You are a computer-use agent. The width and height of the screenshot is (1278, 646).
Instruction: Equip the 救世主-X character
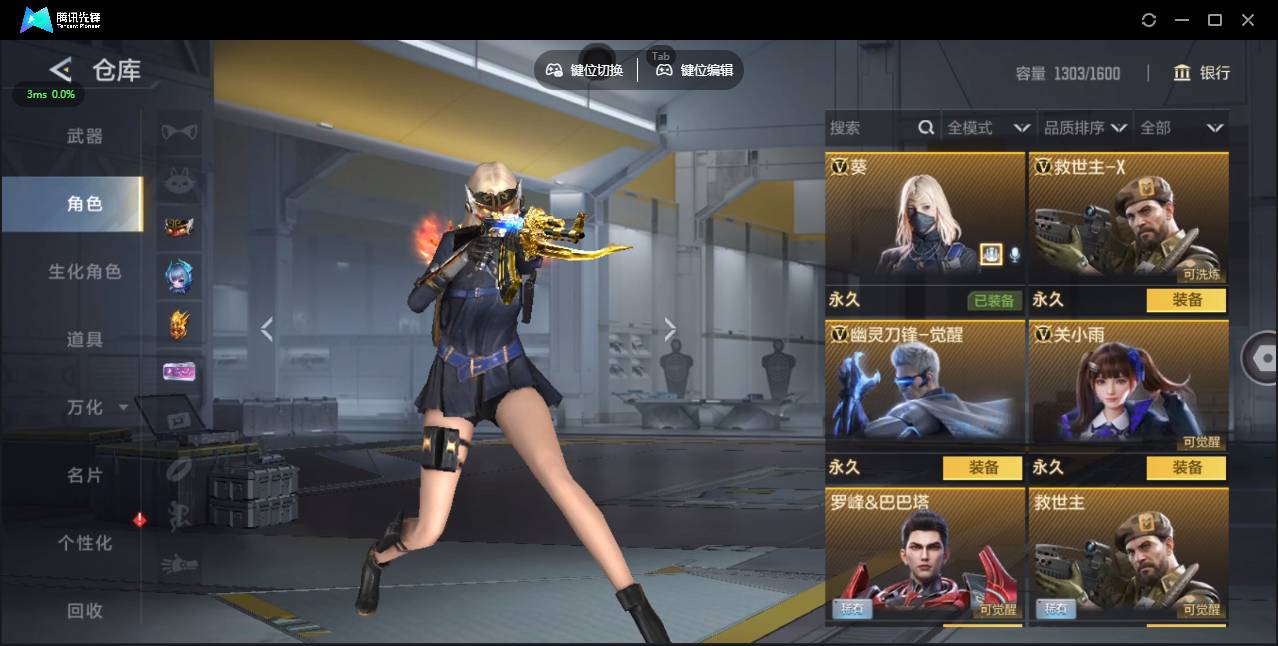(1186, 300)
